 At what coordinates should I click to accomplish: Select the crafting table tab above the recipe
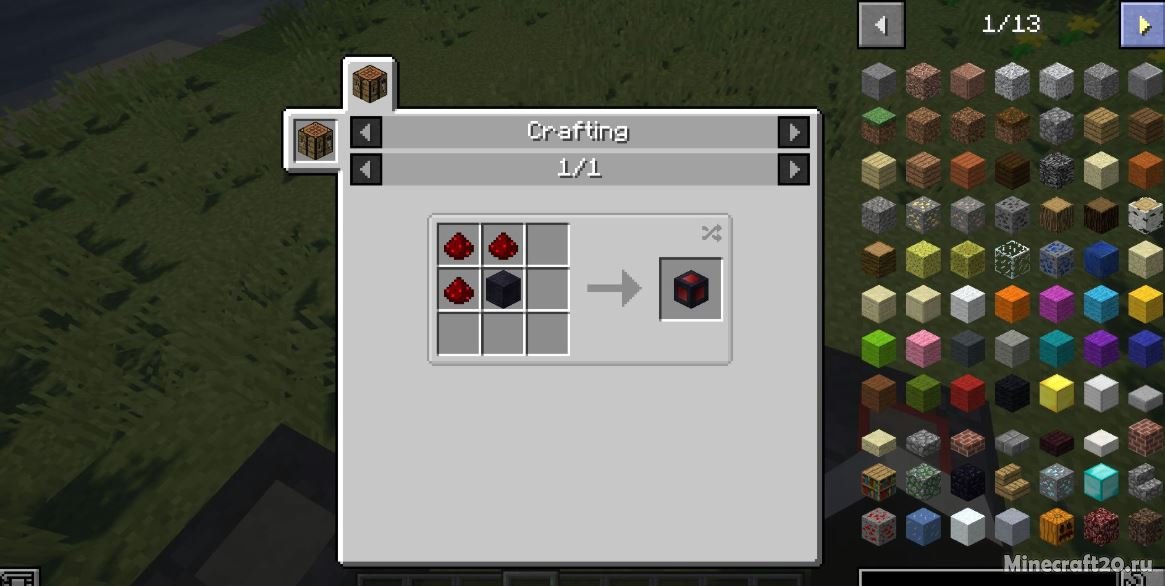point(369,84)
